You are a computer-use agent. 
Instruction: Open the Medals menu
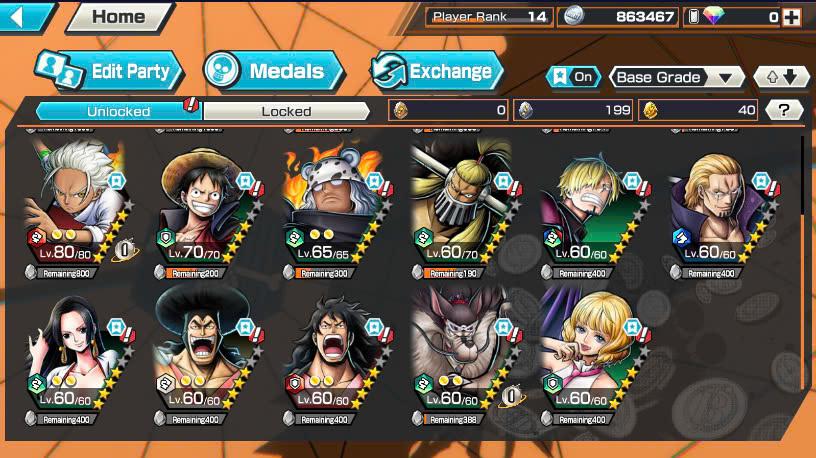pos(273,71)
